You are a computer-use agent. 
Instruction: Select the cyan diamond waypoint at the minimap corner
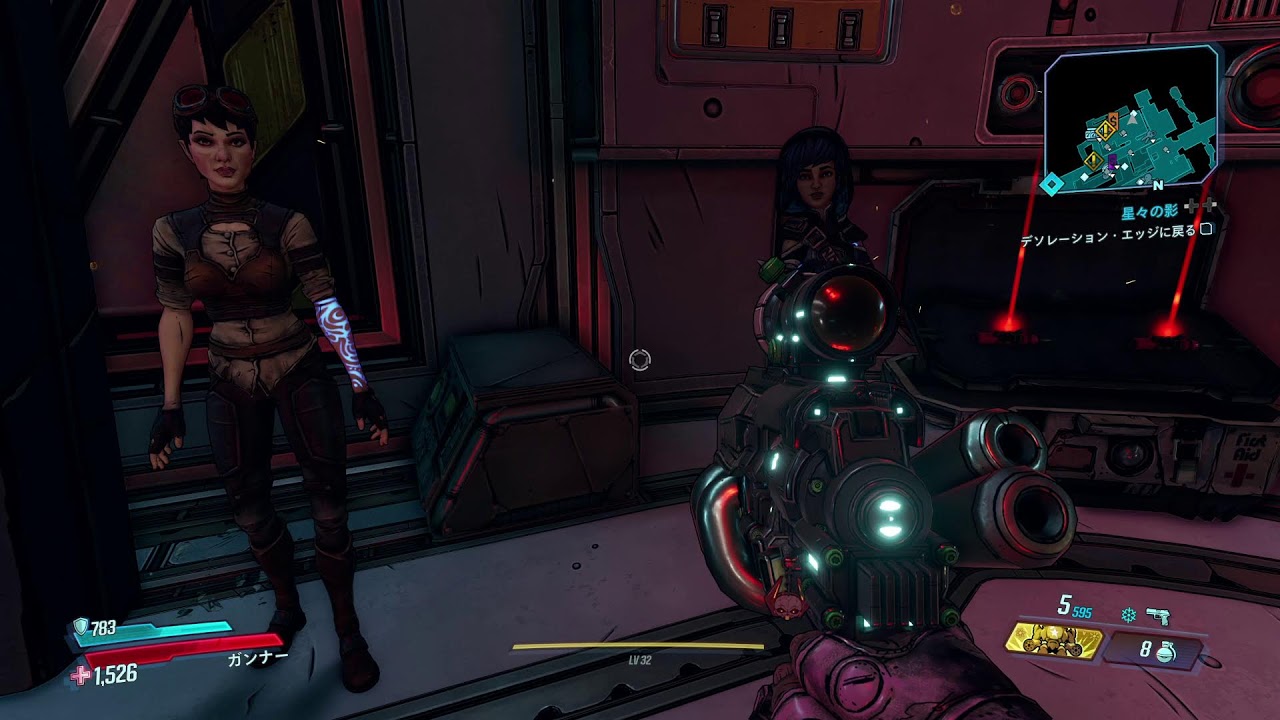(x=1051, y=184)
